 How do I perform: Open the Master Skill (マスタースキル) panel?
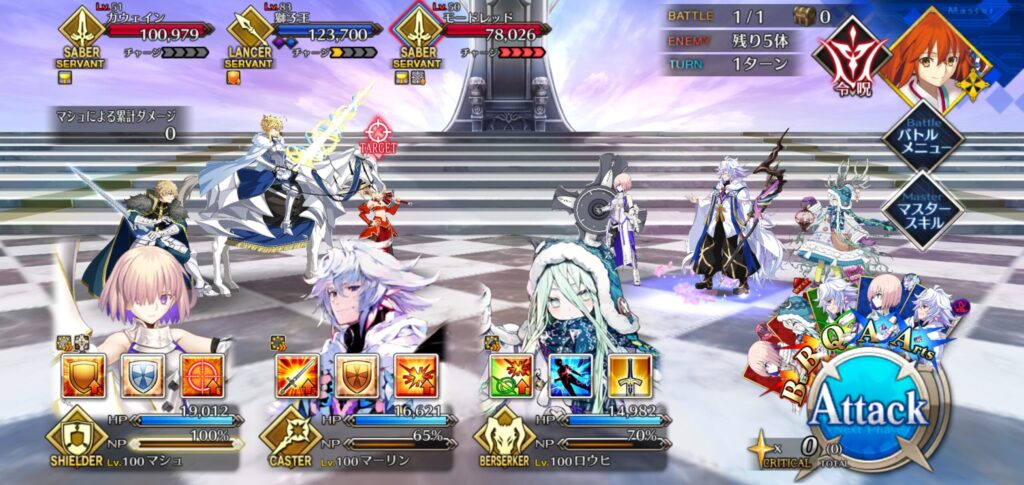921,208
